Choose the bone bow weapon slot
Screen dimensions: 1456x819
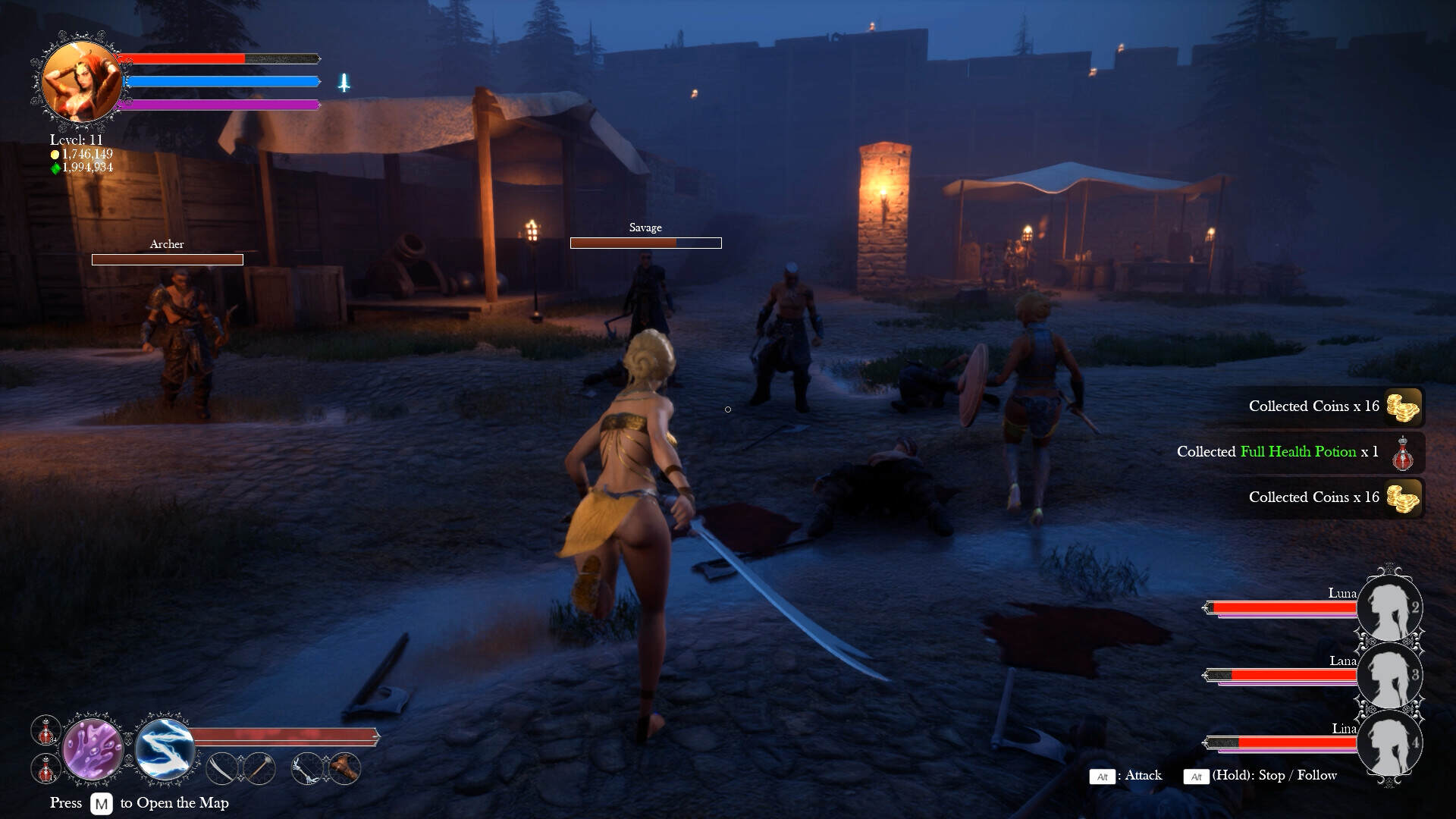(308, 769)
